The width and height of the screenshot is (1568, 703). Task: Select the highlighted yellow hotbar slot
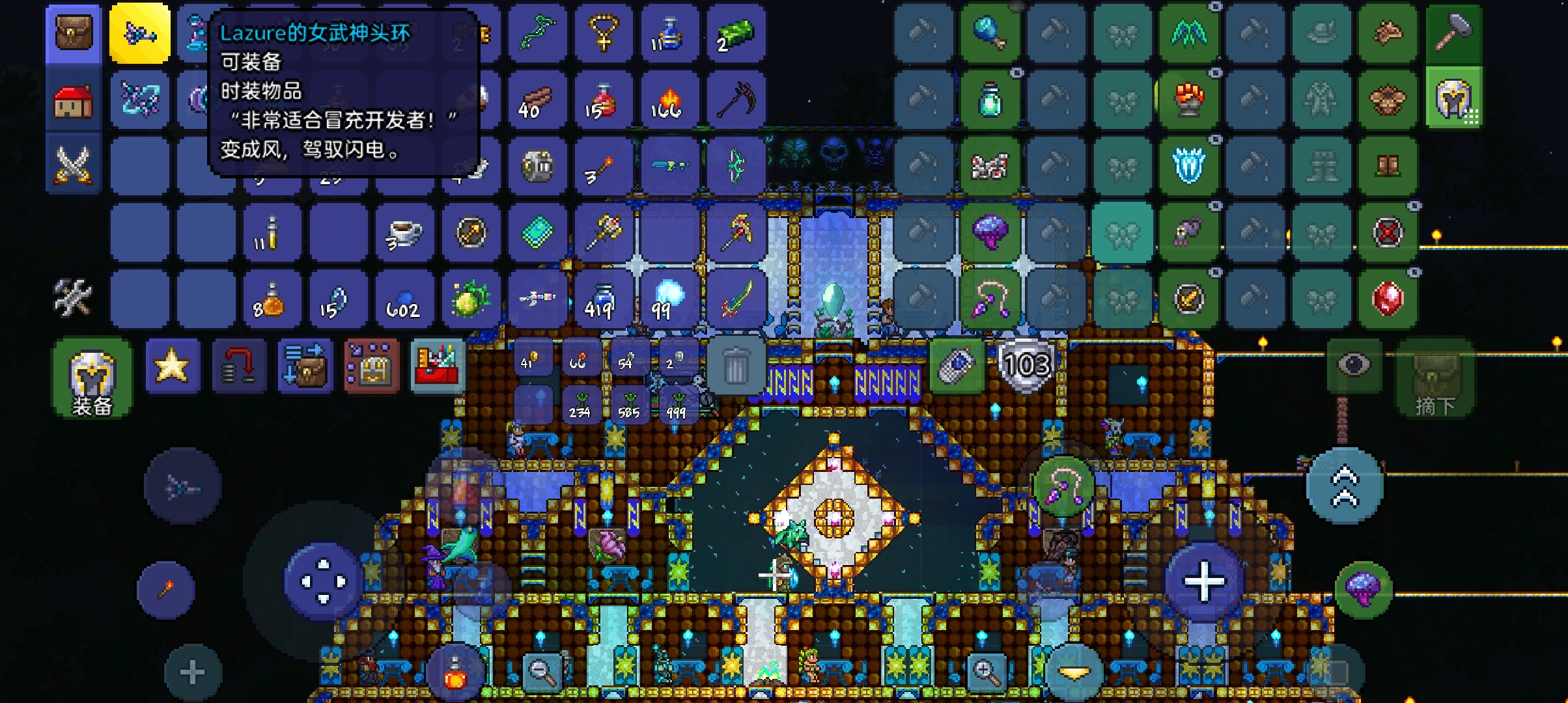[x=140, y=33]
